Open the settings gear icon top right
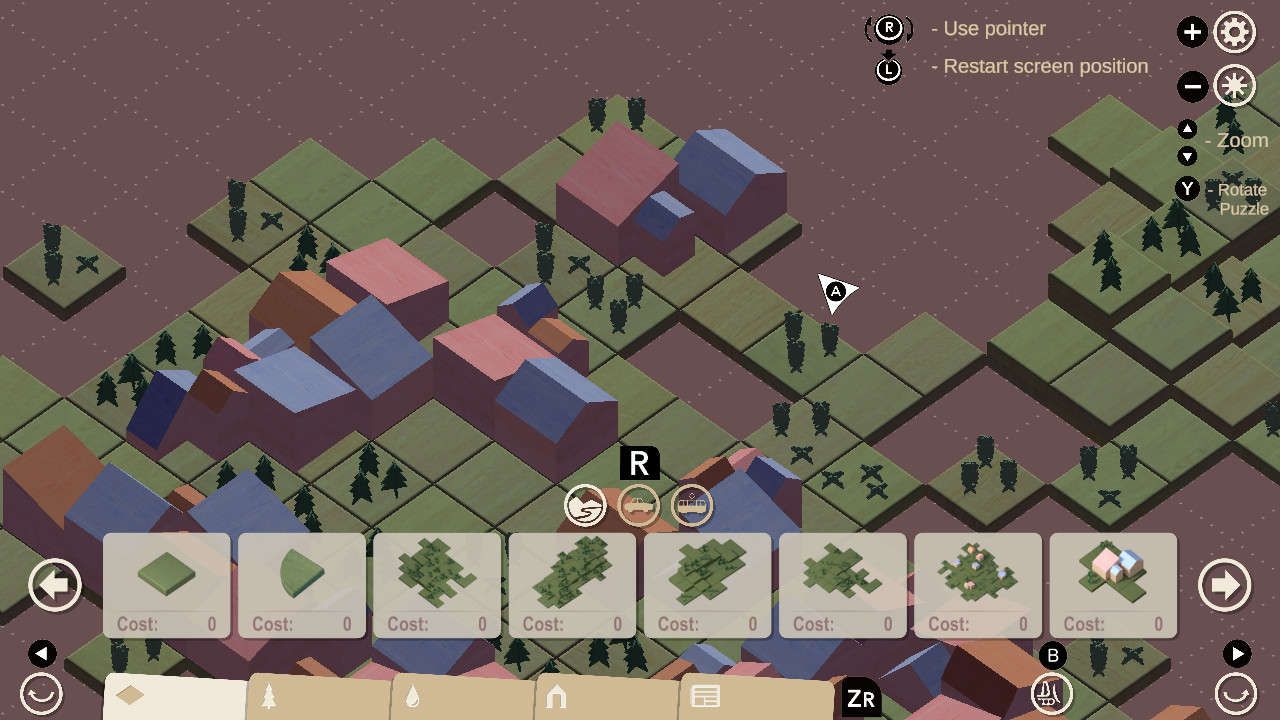Screen dimensions: 1280x720 click(1235, 32)
